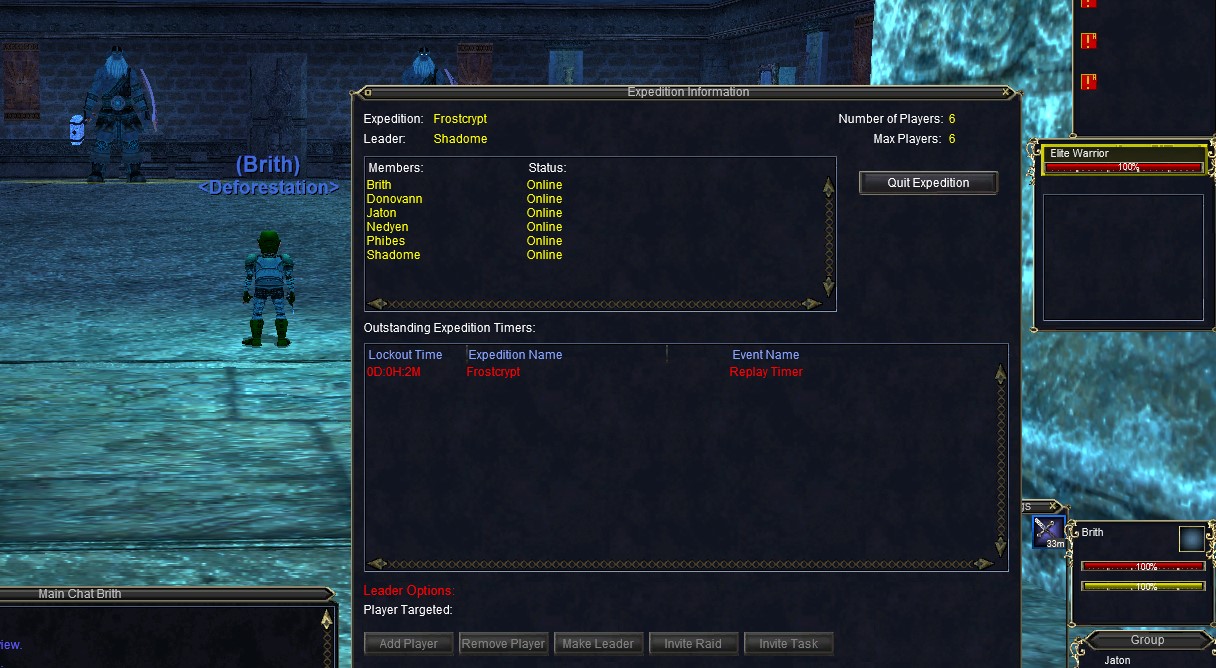This screenshot has width=1216, height=668.
Task: Click the Event Name column header
Action: coord(765,355)
